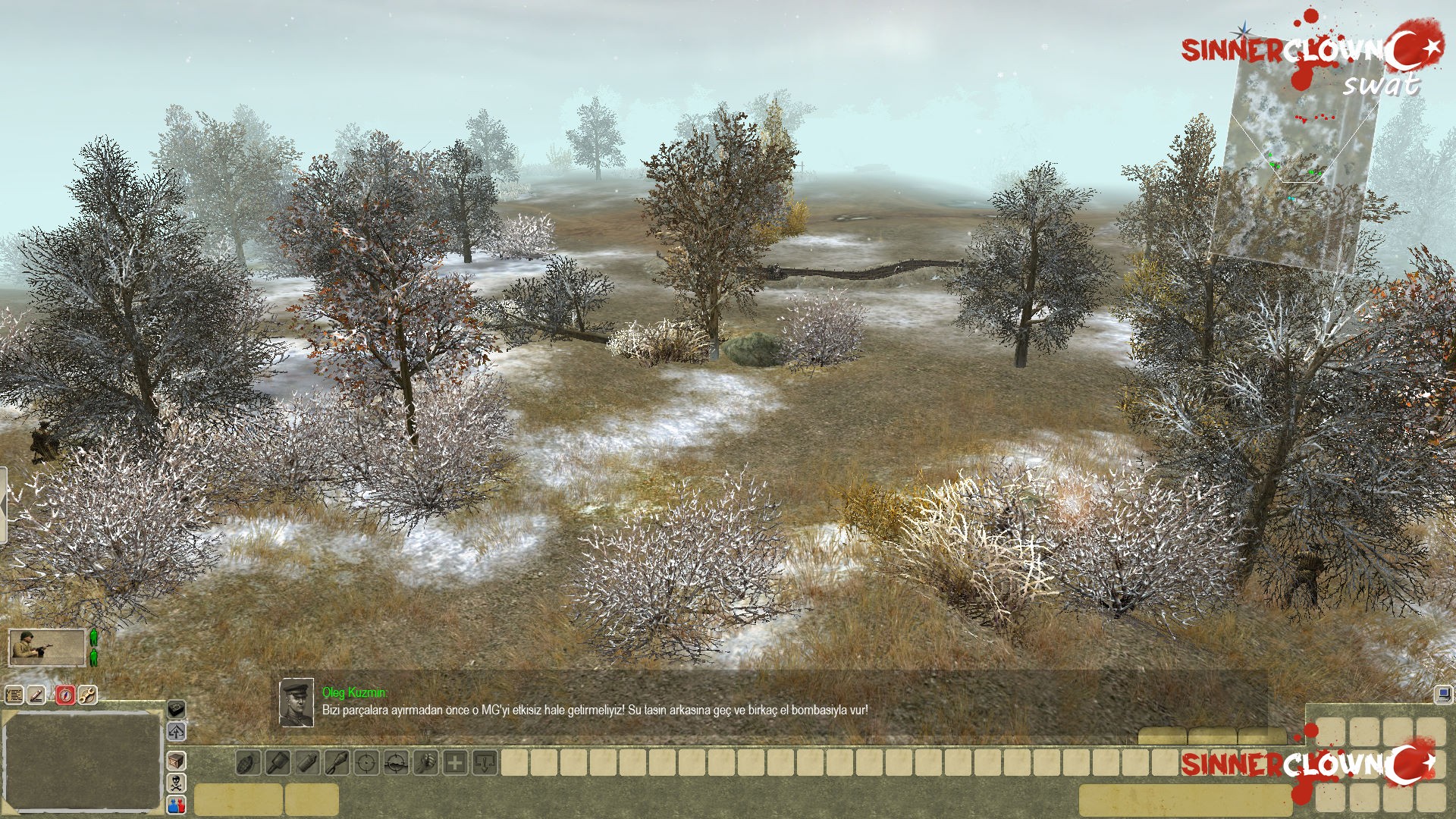Click the plus-sign heal command

click(x=455, y=763)
